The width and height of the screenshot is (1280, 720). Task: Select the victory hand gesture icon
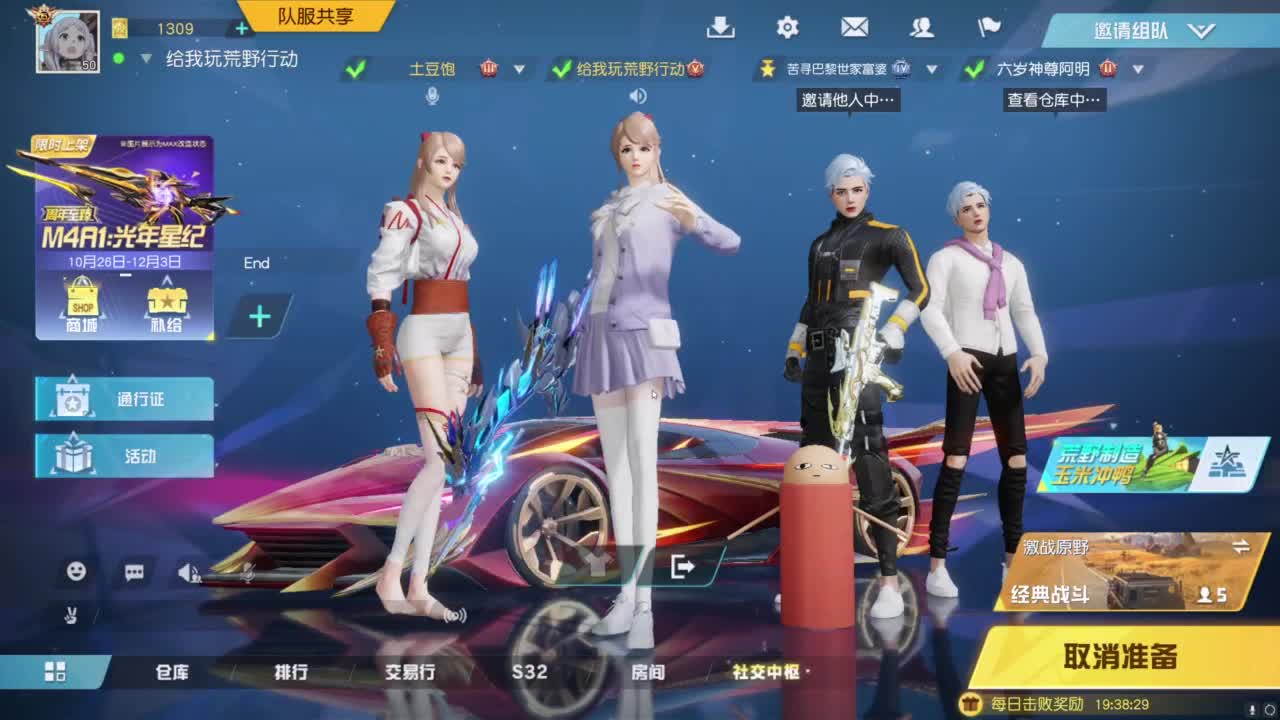click(72, 611)
